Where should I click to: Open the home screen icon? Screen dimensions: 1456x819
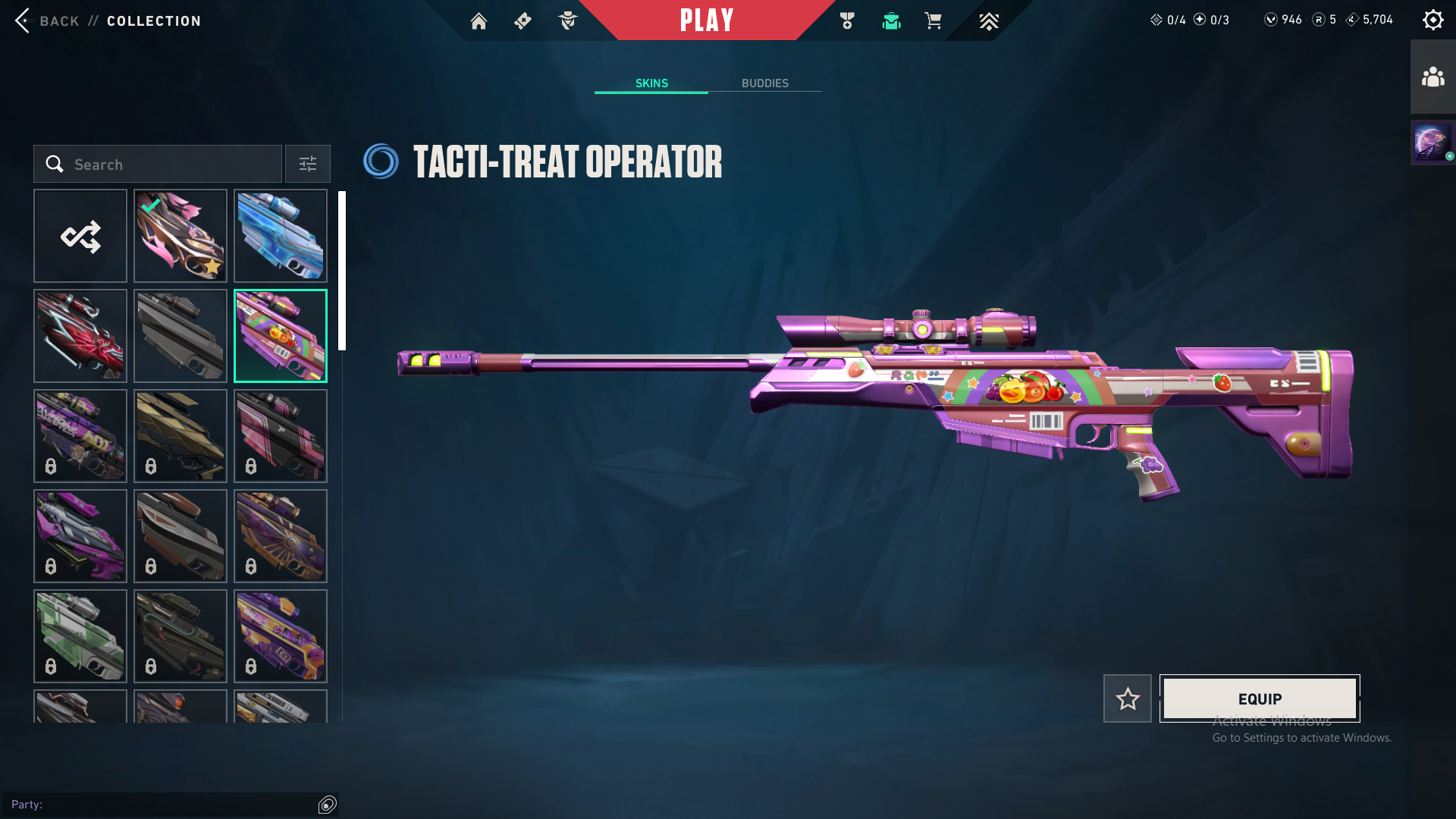point(479,21)
